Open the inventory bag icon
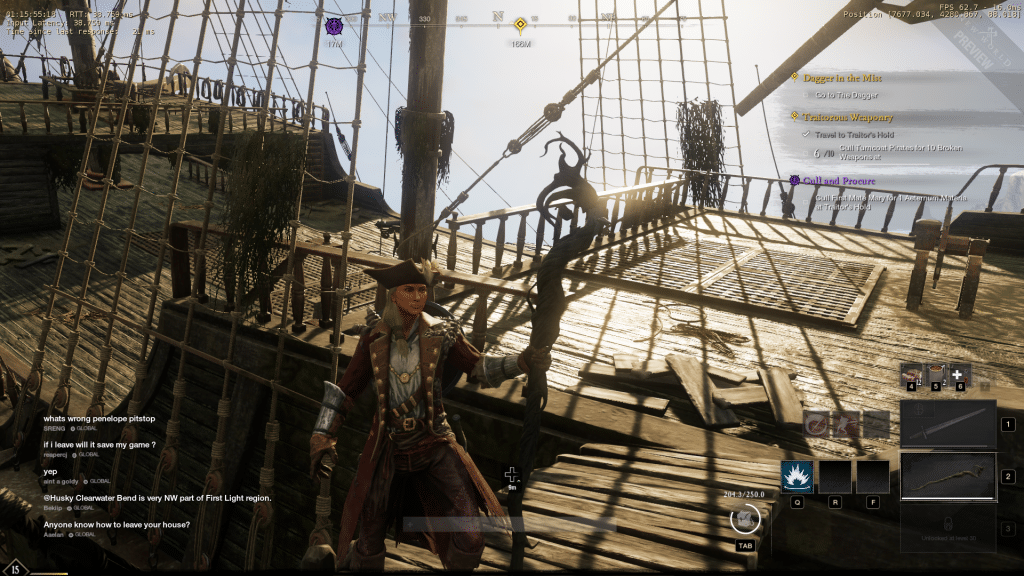Image resolution: width=1024 pixels, height=576 pixels. [744, 518]
